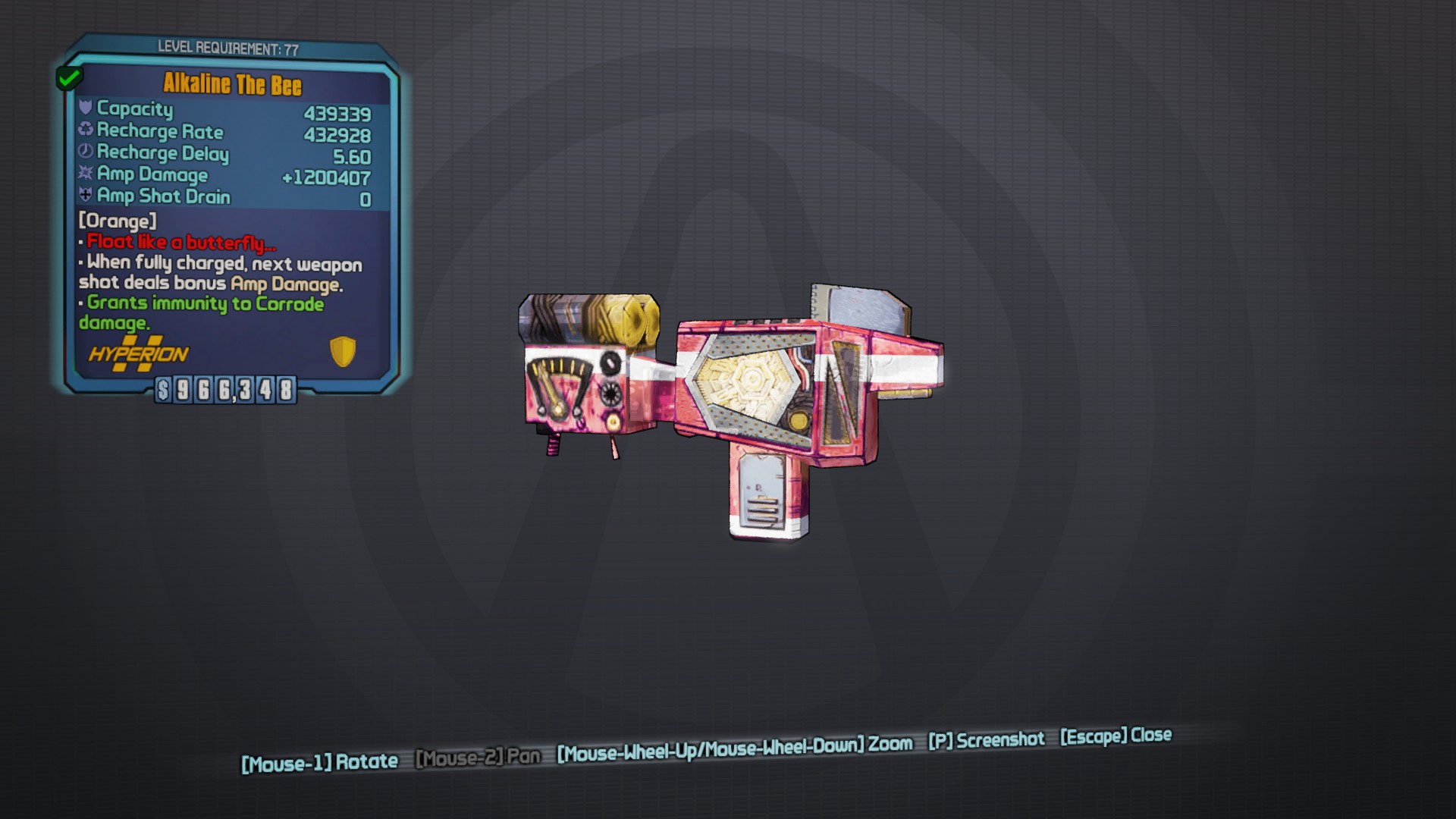Click the gold shield rarity icon
This screenshot has width=1456, height=819.
point(343,353)
